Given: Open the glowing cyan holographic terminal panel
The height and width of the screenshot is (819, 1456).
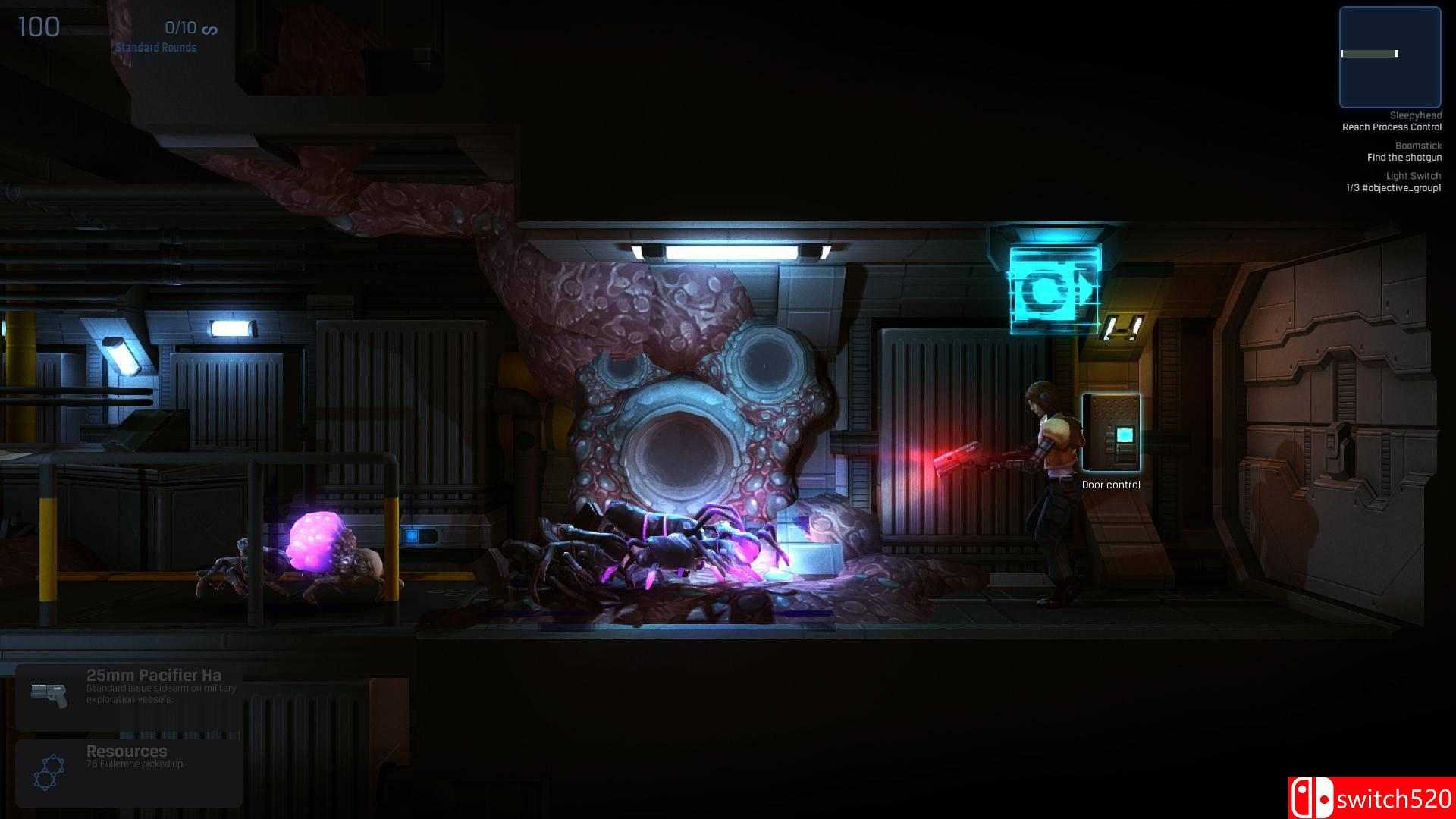Looking at the screenshot, I should [x=1053, y=288].
